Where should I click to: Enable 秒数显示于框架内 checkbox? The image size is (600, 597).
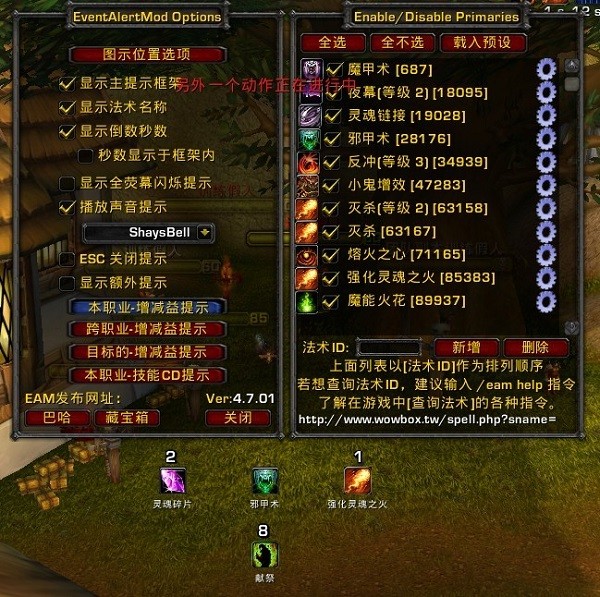[x=86, y=156]
